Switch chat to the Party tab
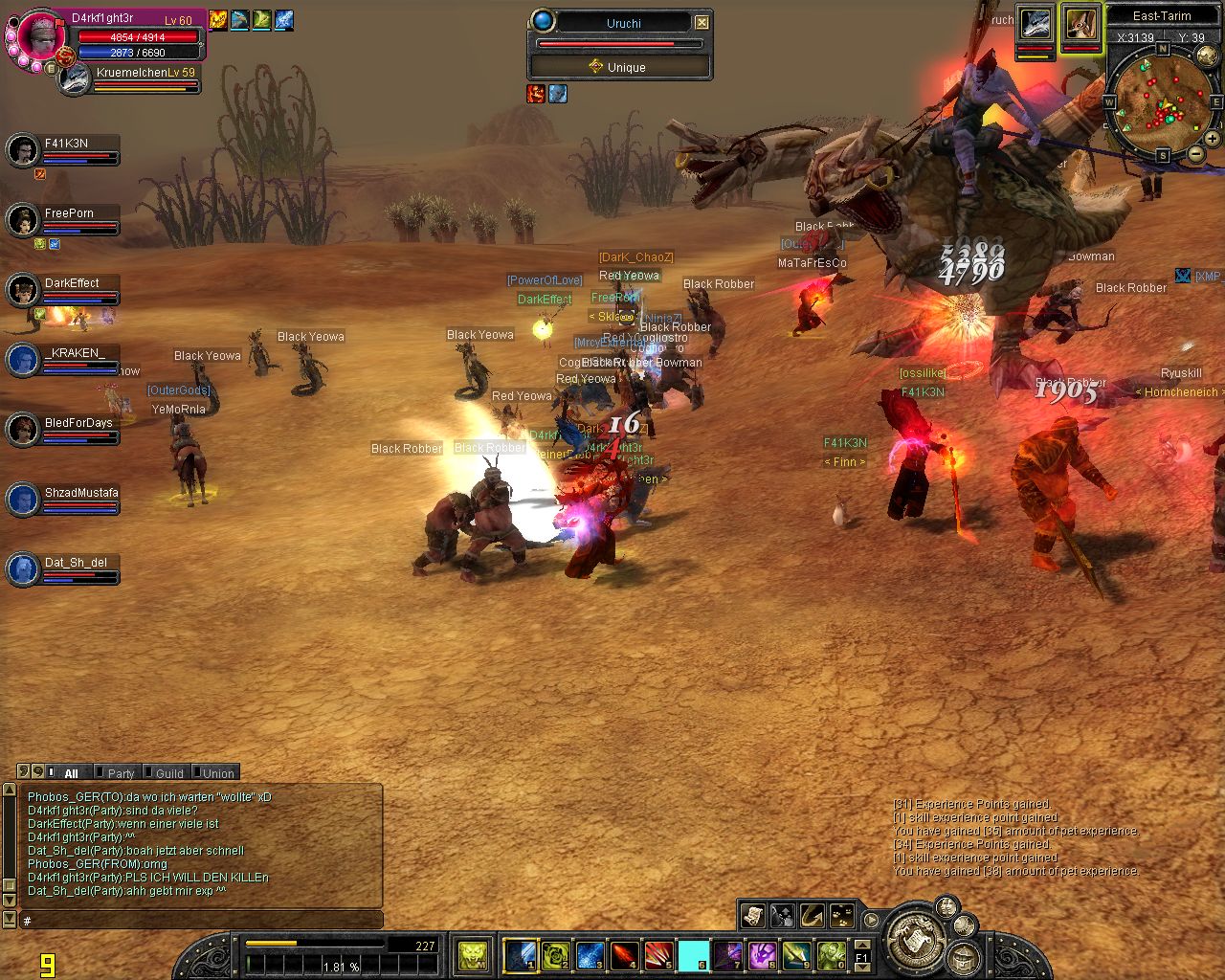1225x980 pixels. 121,773
